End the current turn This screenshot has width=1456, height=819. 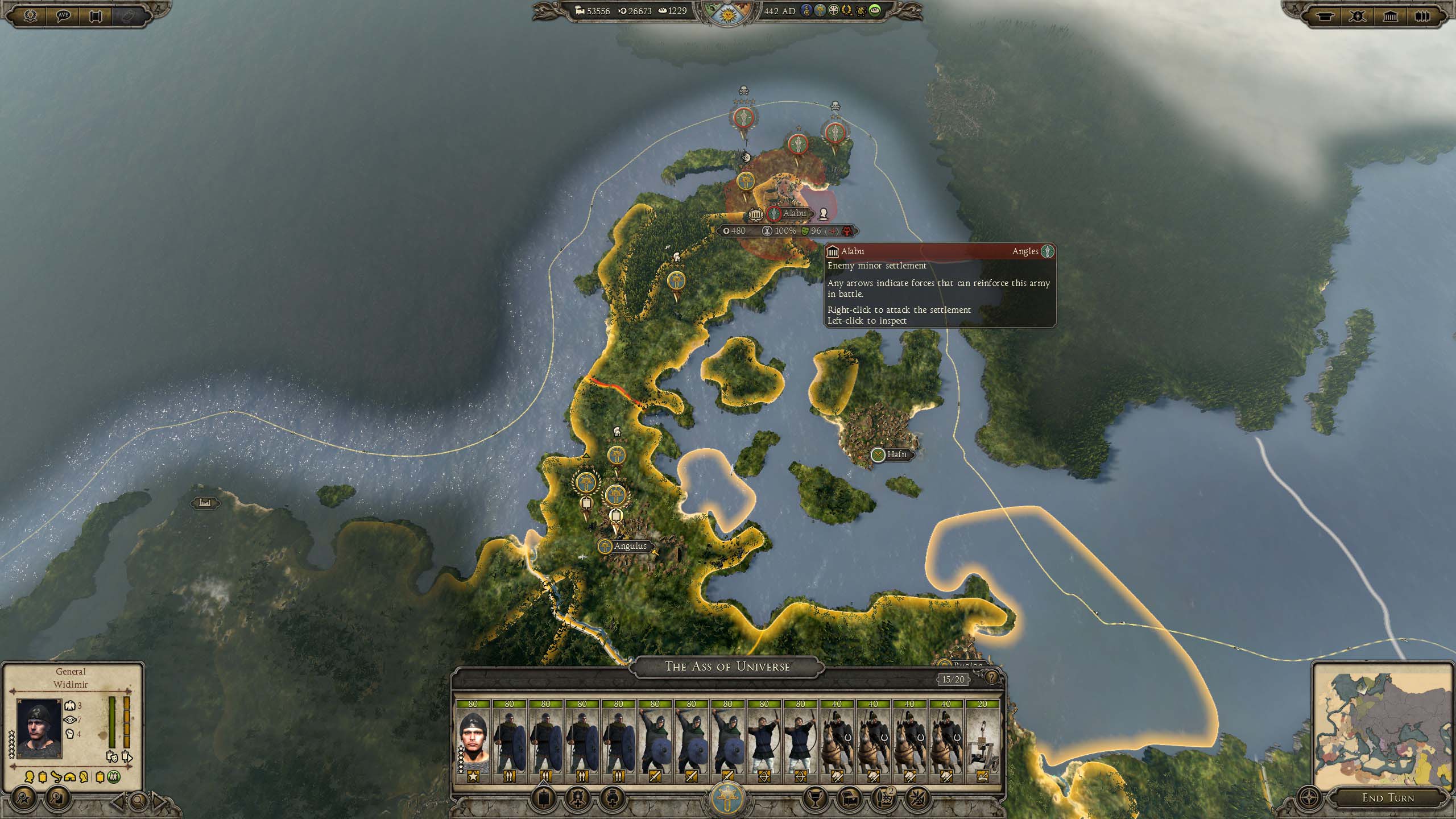[1387, 798]
